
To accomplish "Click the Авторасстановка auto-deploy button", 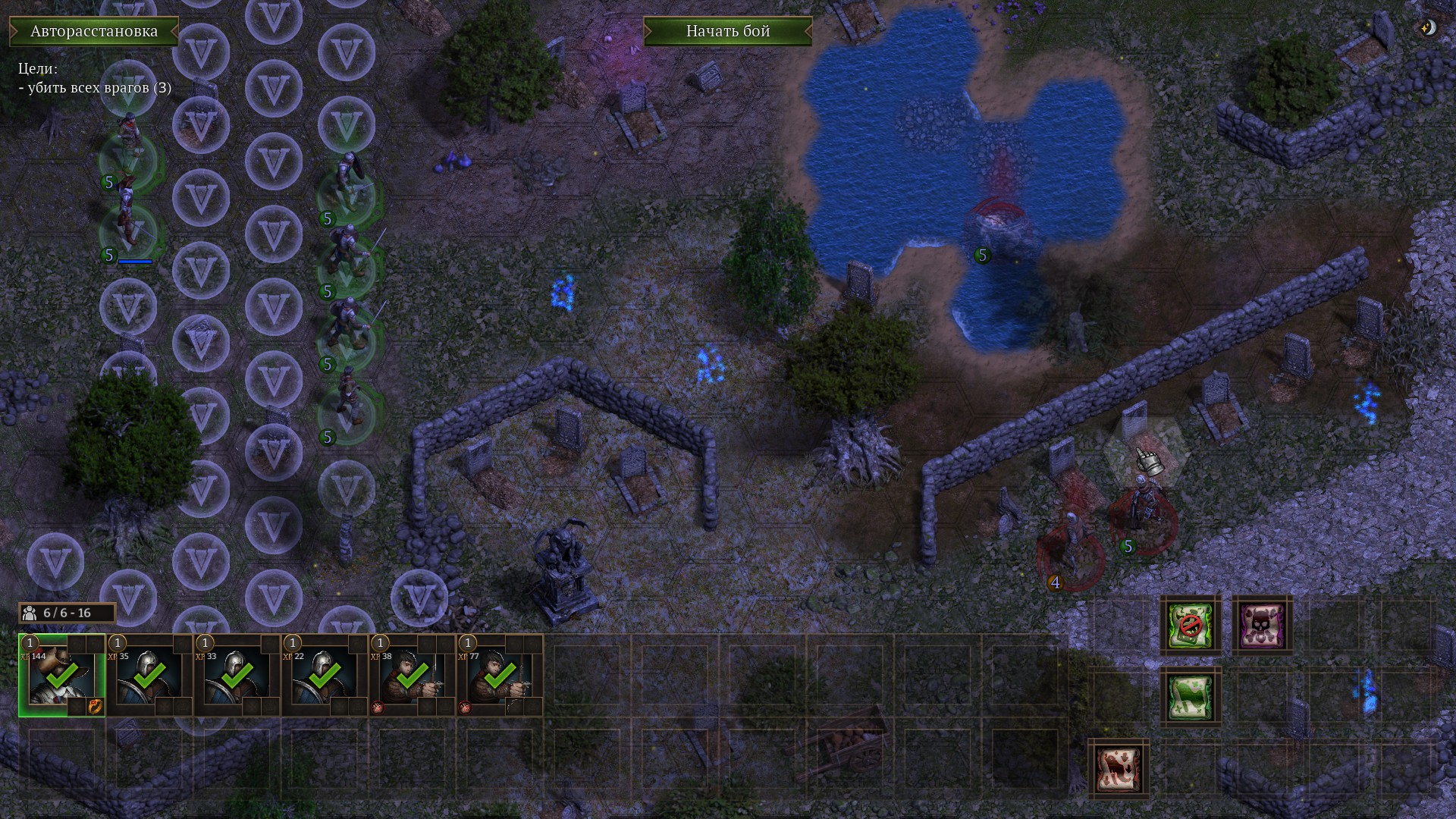I will tap(94, 31).
